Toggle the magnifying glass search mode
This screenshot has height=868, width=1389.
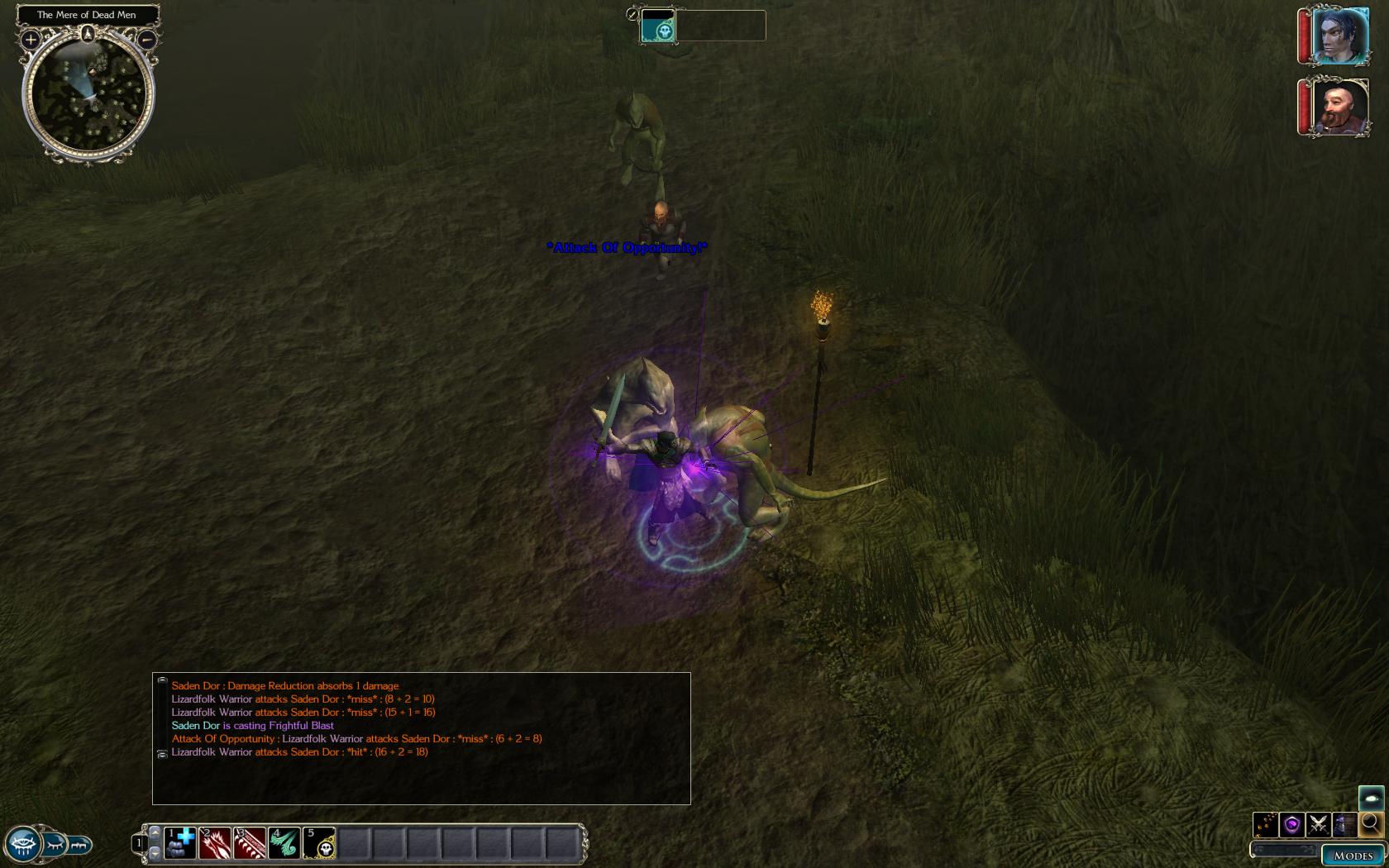1371,823
